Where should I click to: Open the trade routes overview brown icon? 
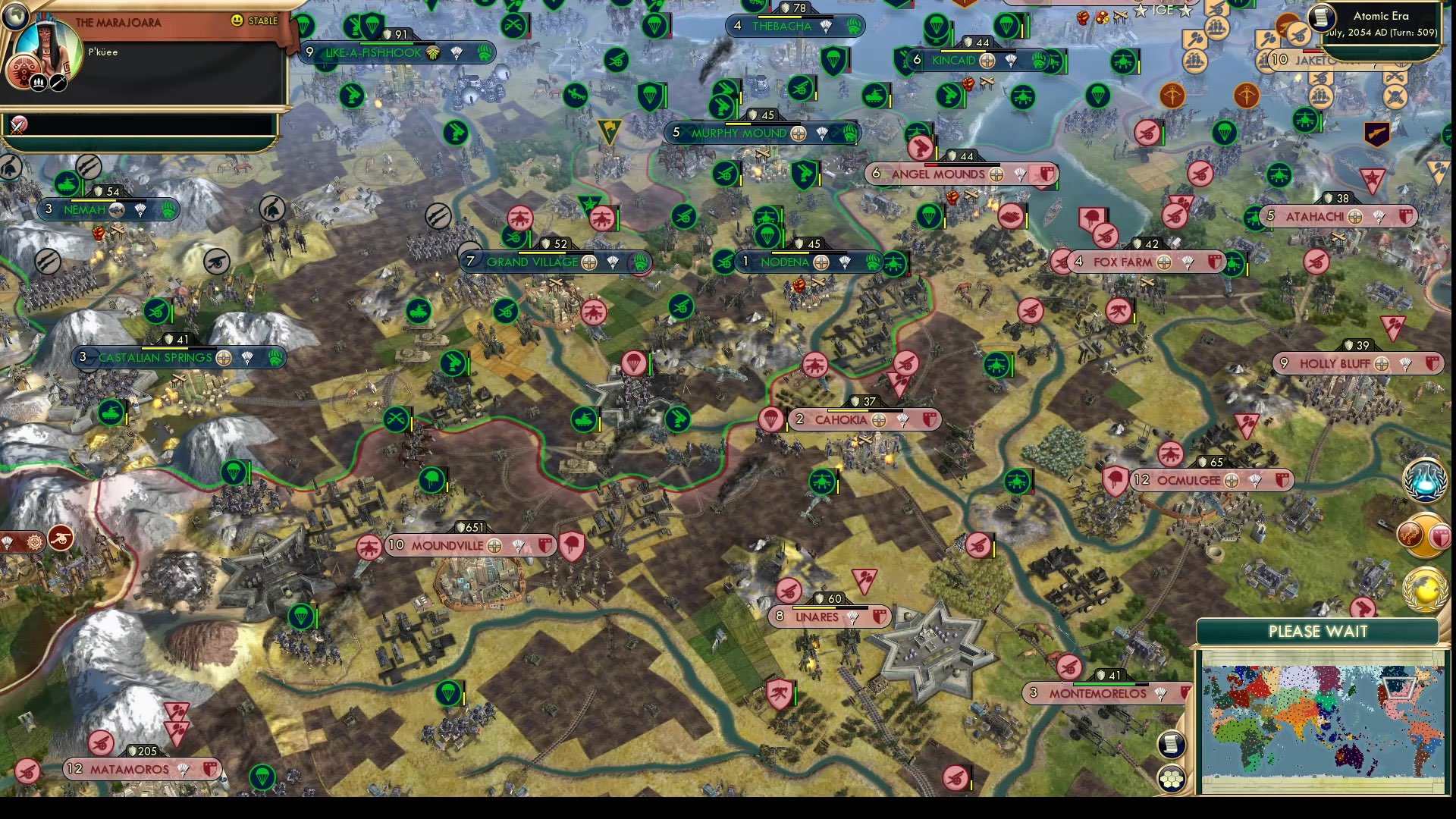click(1410, 534)
